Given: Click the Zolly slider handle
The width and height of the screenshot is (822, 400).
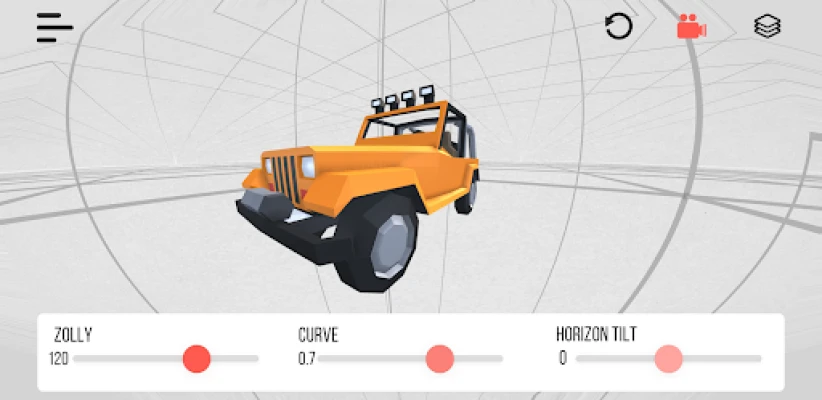Looking at the screenshot, I should tap(197, 358).
